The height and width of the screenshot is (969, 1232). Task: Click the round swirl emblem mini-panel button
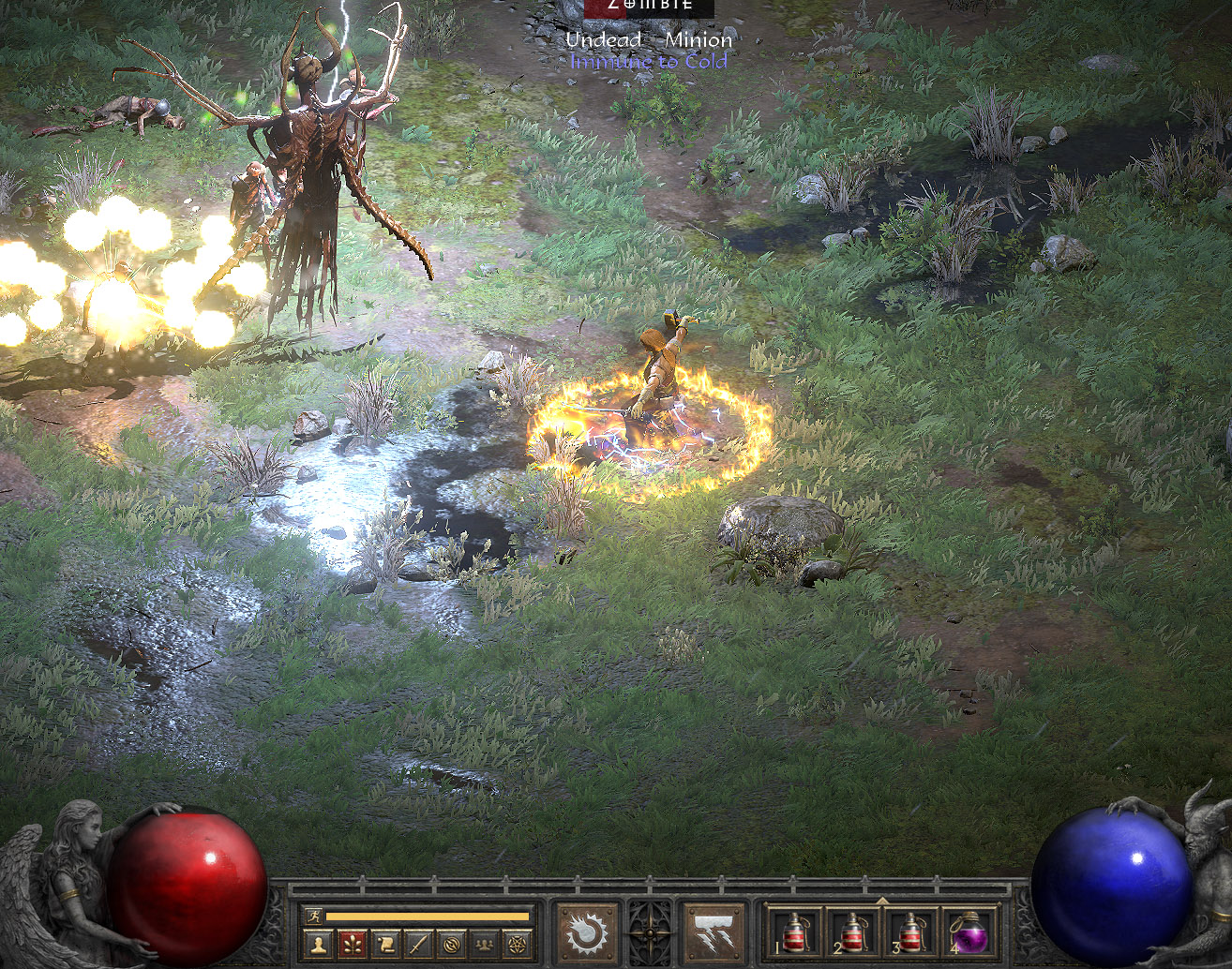(x=452, y=945)
